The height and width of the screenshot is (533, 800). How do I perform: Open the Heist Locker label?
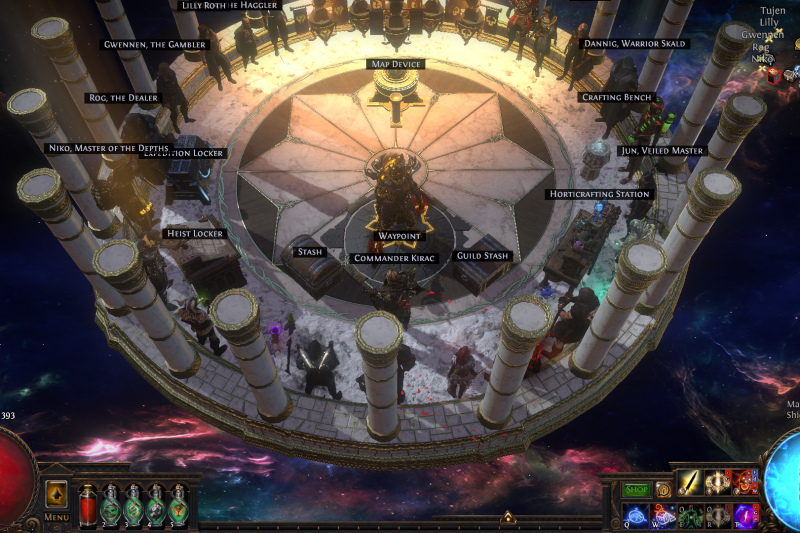194,234
